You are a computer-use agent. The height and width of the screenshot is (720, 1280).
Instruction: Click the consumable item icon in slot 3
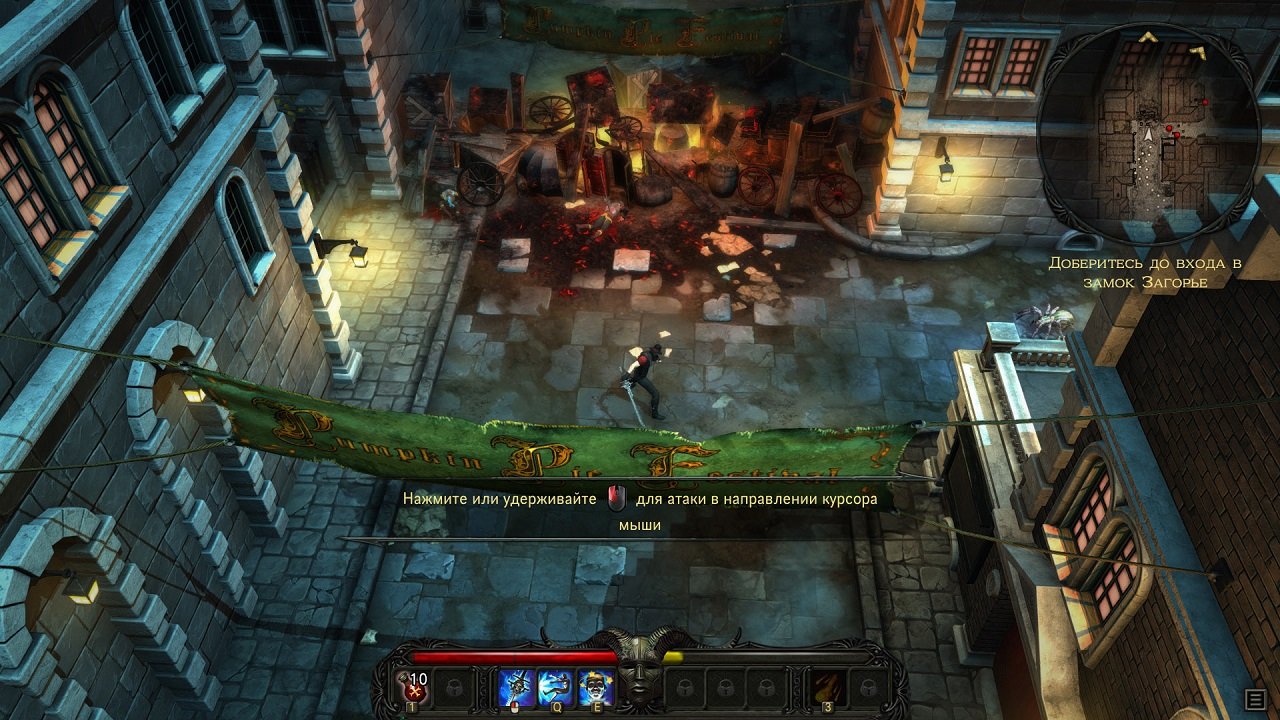pos(827,685)
